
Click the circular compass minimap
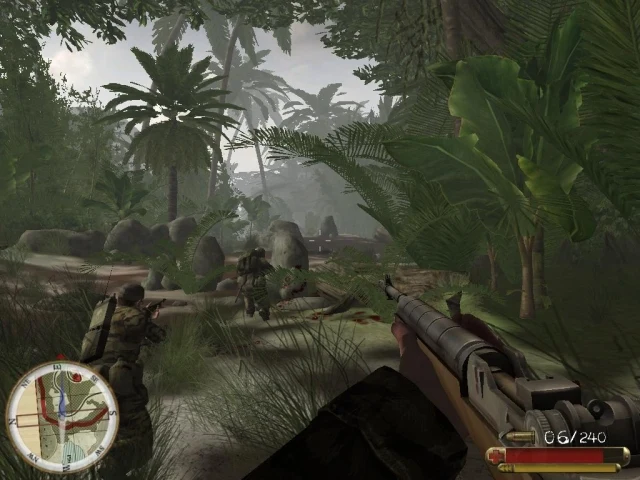[x=62, y=416]
